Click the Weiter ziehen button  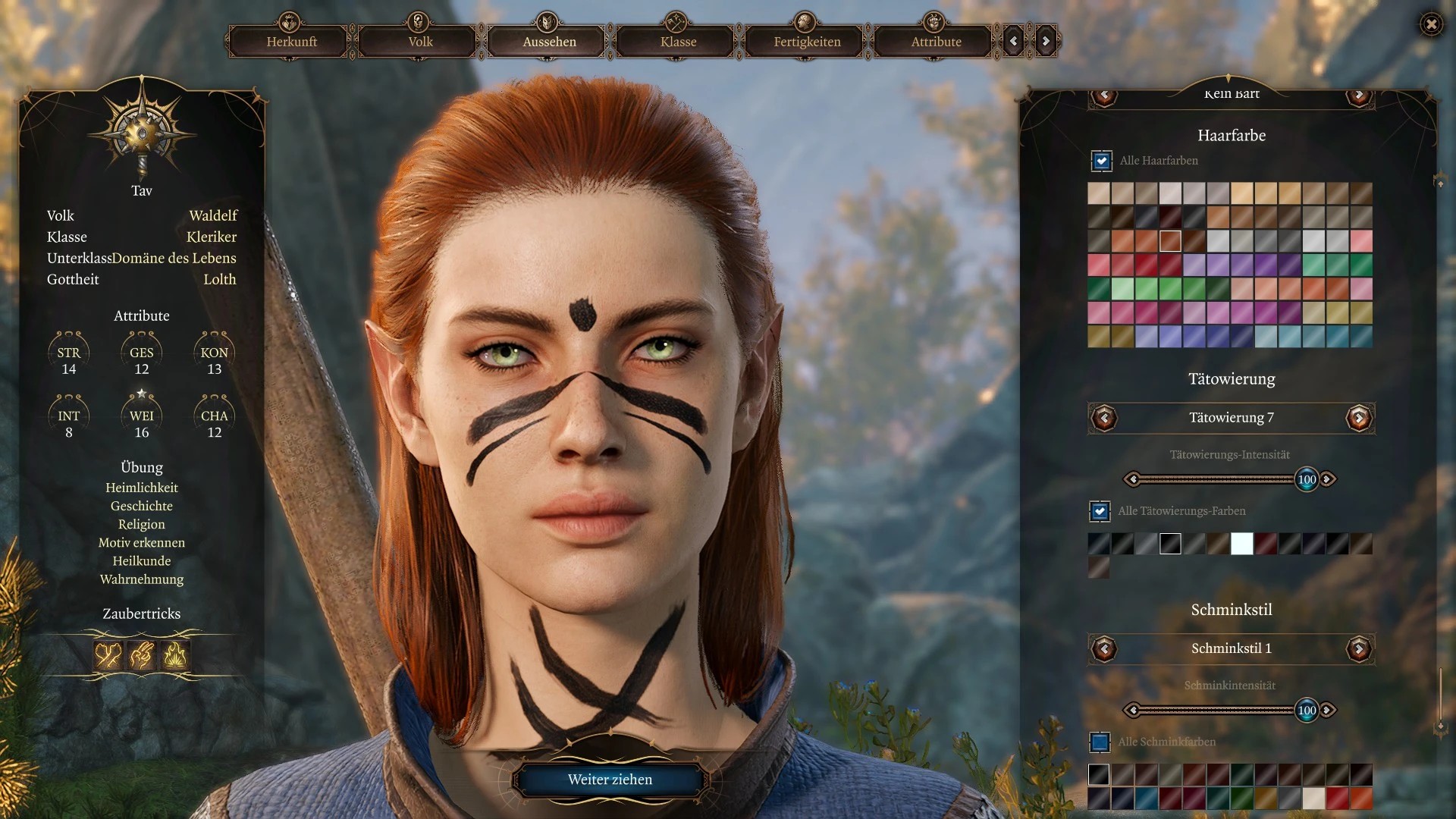pos(610,780)
